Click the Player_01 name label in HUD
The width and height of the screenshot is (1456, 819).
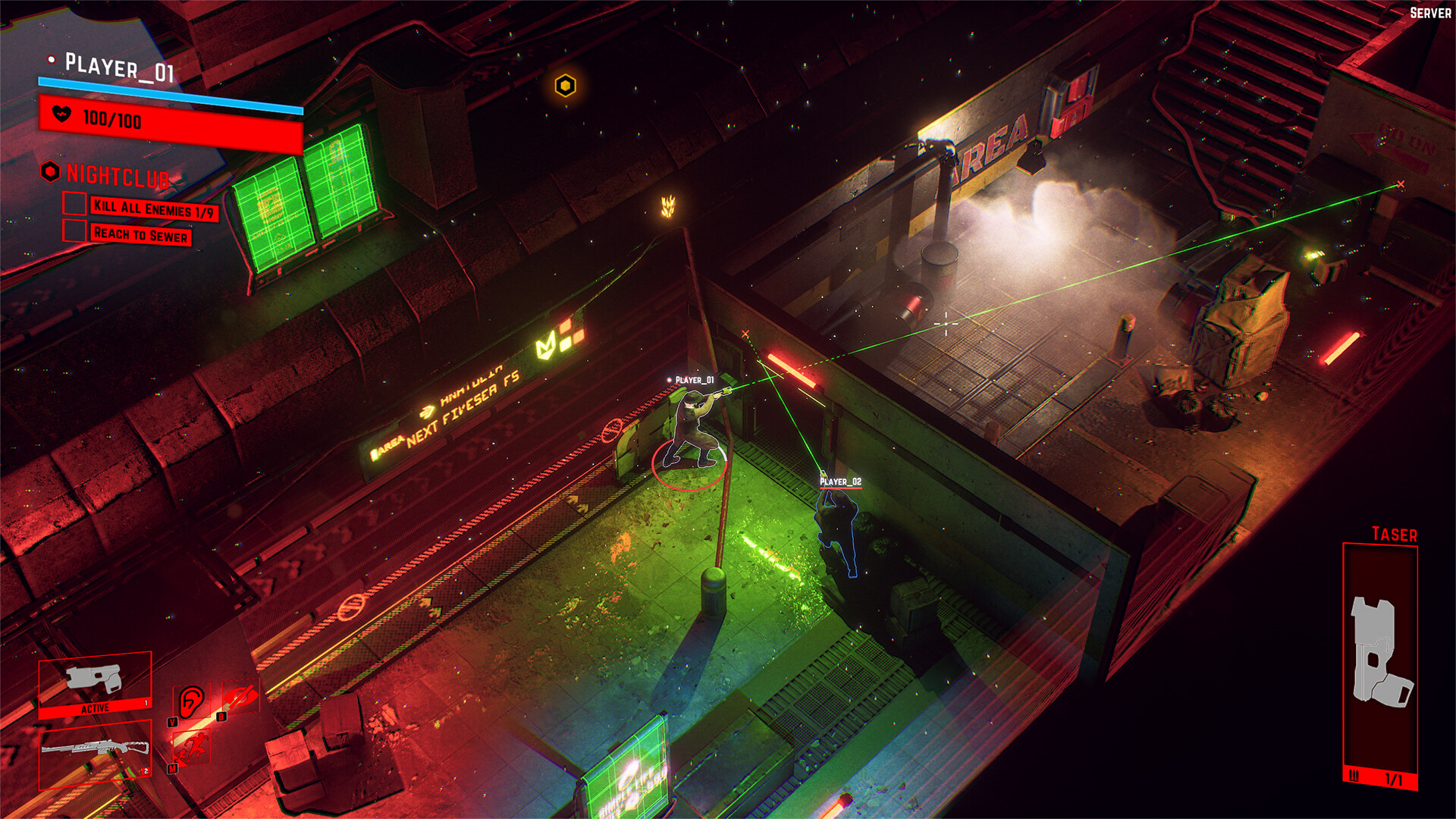[x=119, y=68]
